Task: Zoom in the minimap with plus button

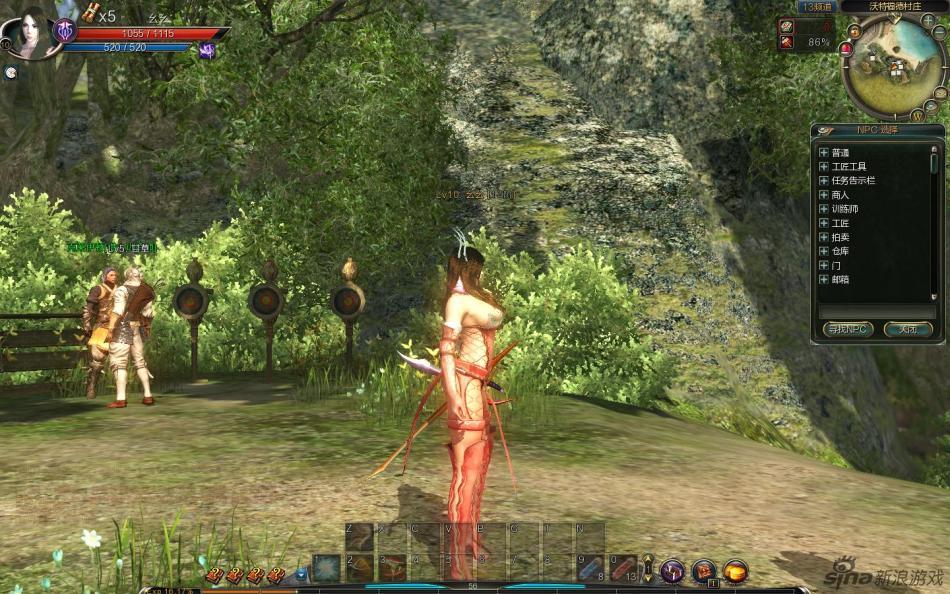Action: [x=929, y=20]
